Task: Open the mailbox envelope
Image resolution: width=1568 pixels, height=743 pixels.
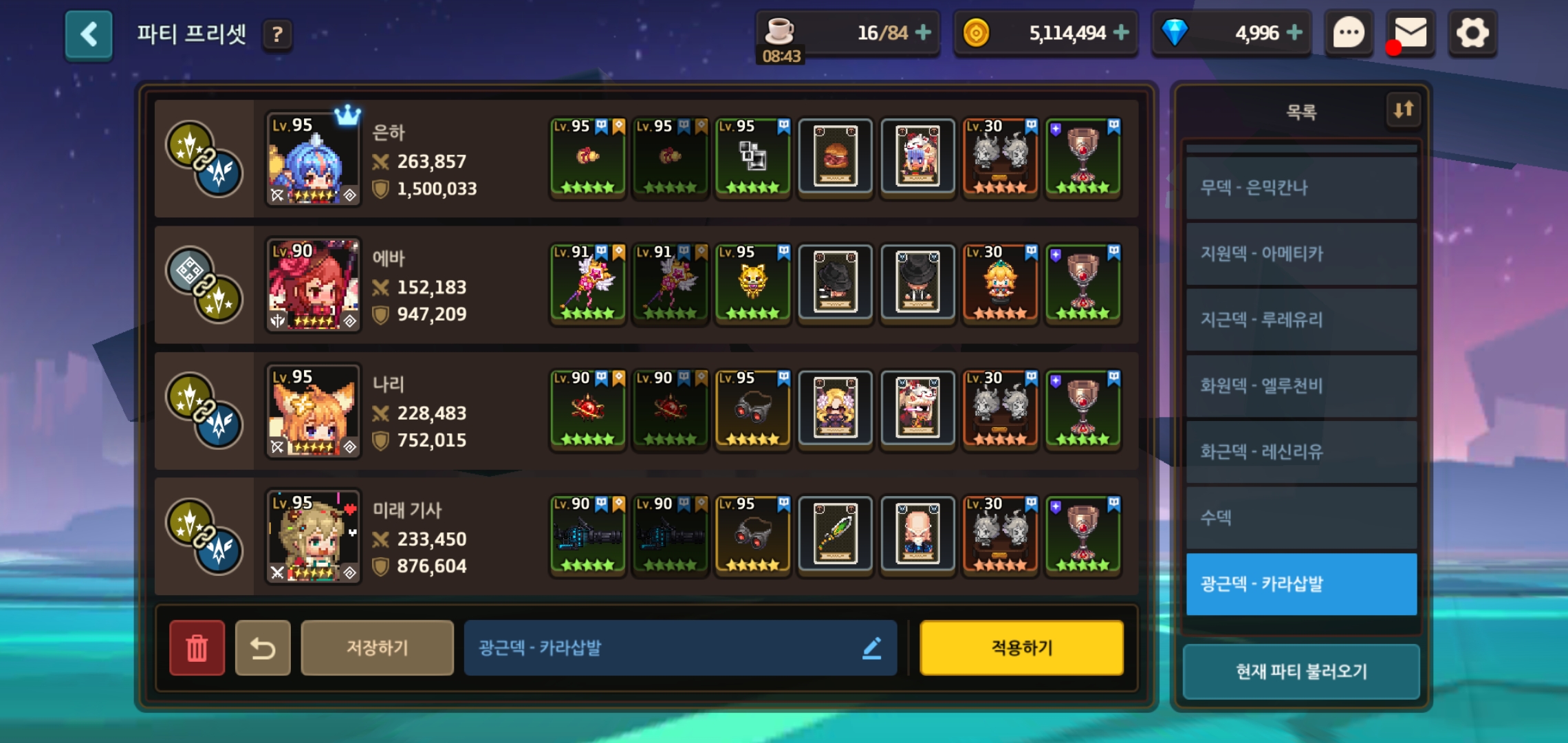Action: (1410, 33)
